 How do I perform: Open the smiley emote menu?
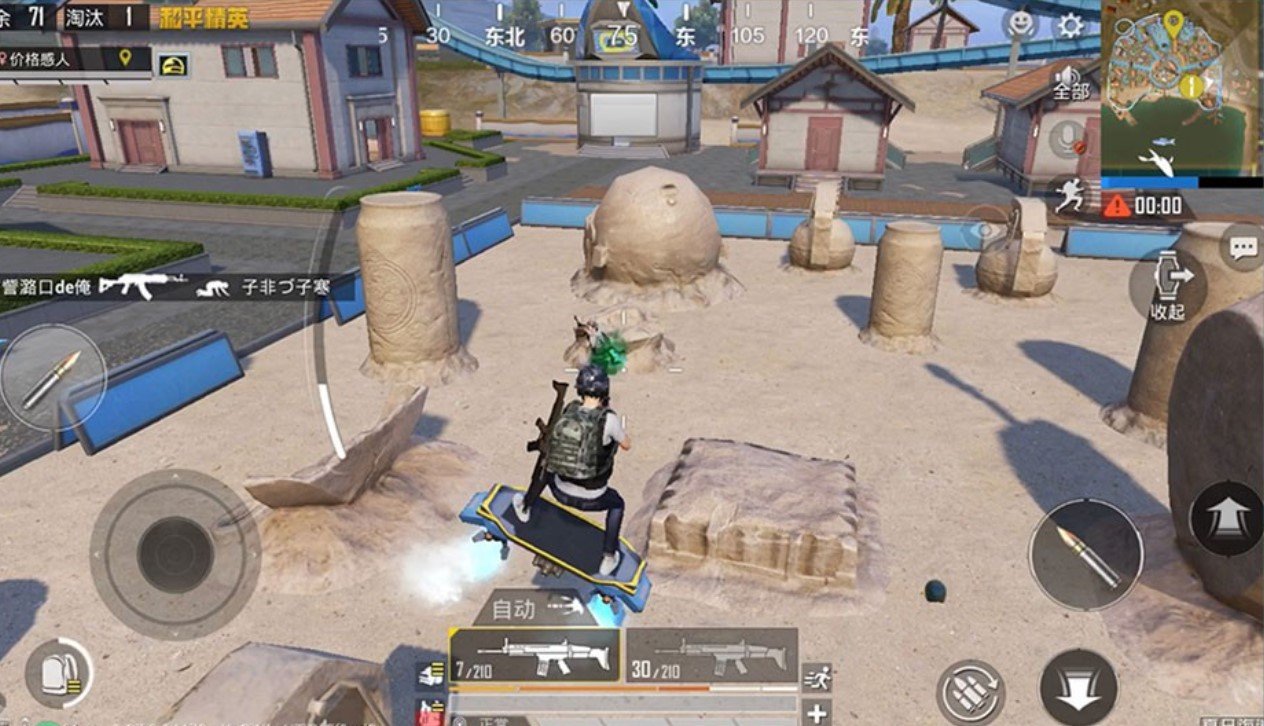pyautogui.click(x=1020, y=24)
